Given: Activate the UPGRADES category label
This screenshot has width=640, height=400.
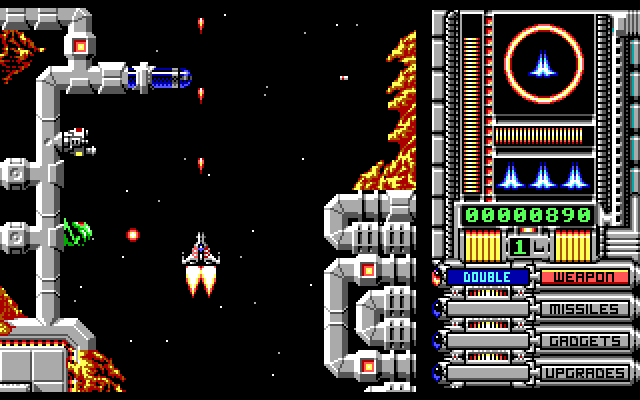Looking at the screenshot, I should click(x=586, y=373).
